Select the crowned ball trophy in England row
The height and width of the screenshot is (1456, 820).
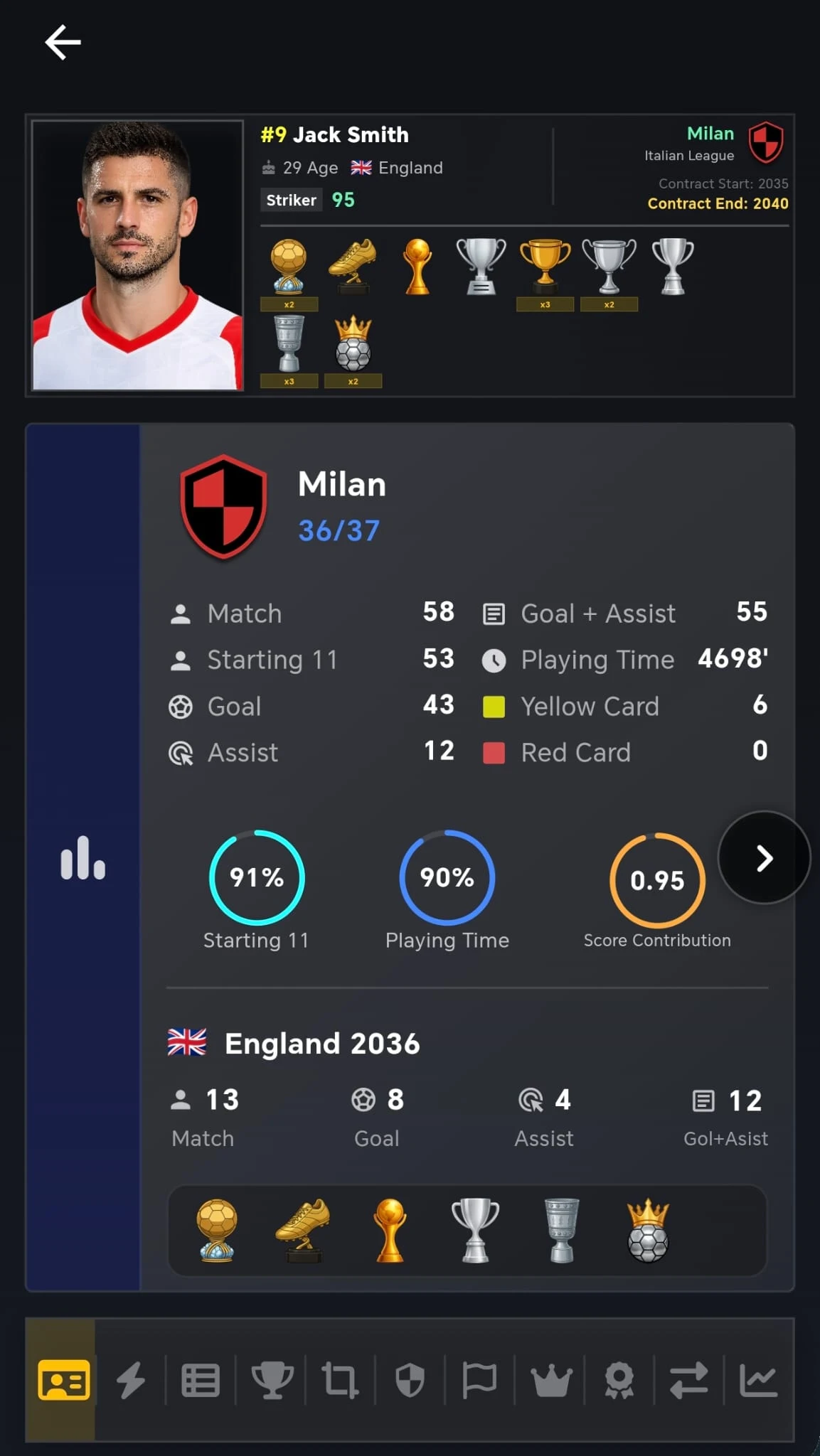click(x=648, y=1231)
